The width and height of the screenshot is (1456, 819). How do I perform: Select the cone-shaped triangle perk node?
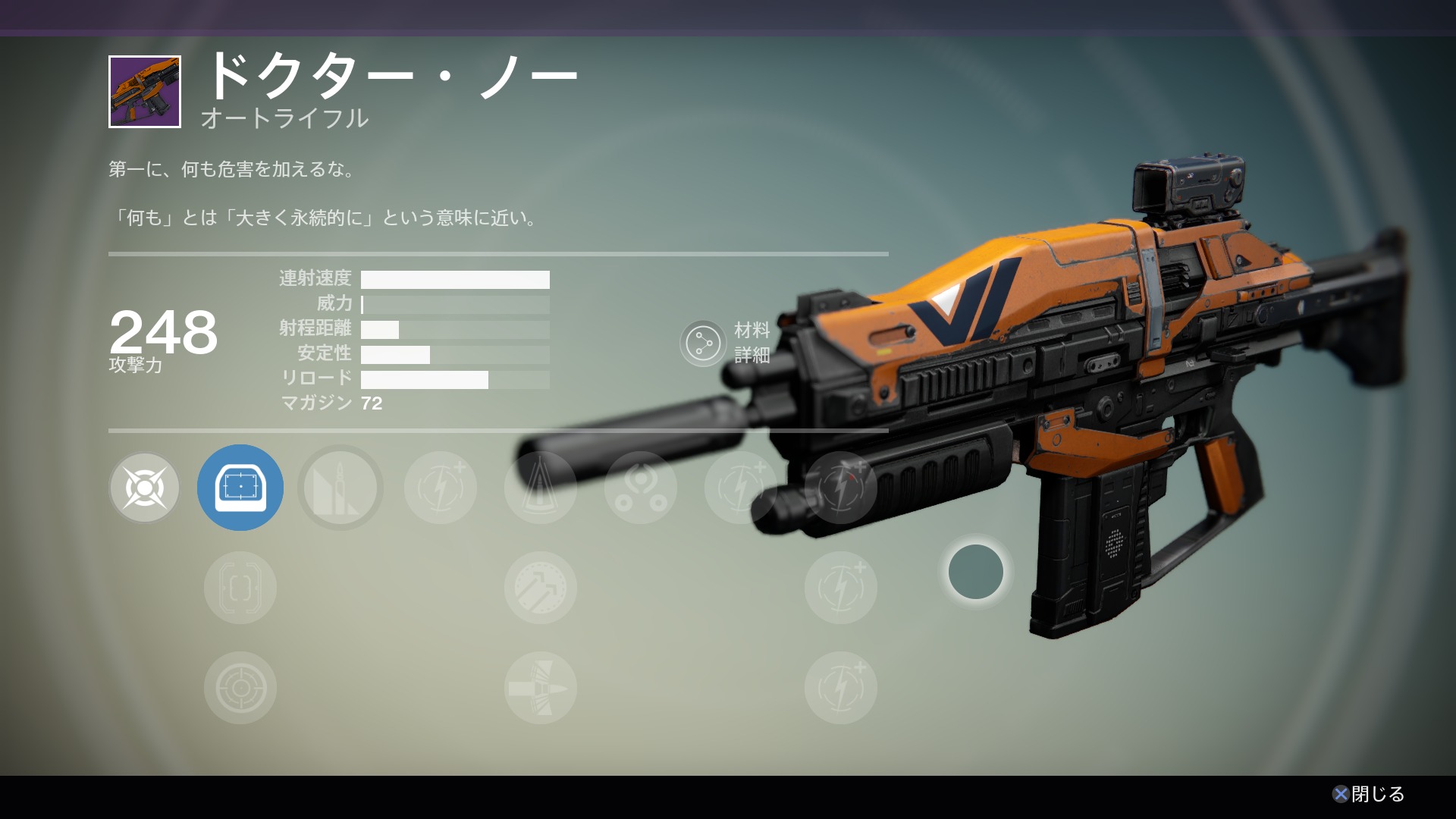pos(541,488)
